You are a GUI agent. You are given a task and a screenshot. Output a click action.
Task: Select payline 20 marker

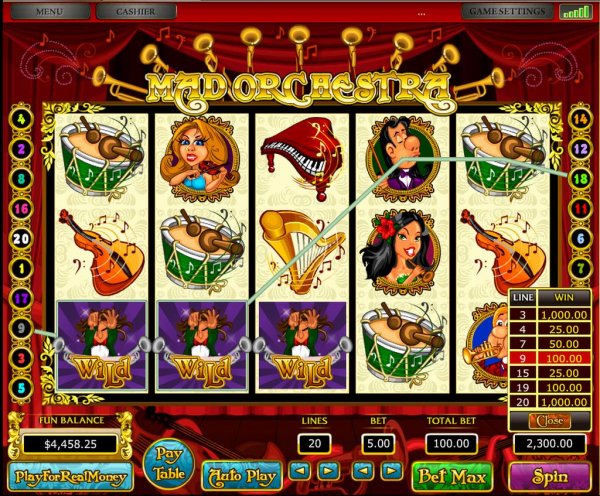click(x=21, y=239)
